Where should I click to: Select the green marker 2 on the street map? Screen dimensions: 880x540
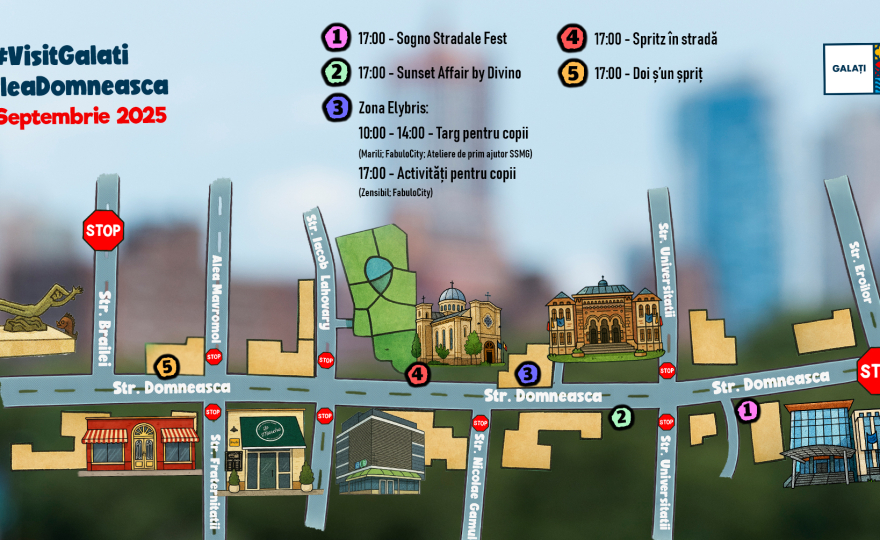coord(622,416)
